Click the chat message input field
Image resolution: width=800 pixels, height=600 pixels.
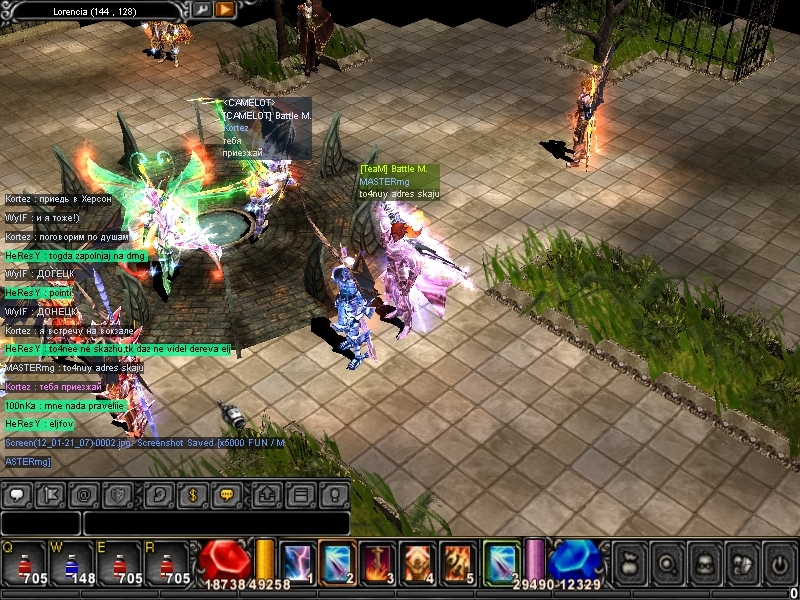click(215, 523)
